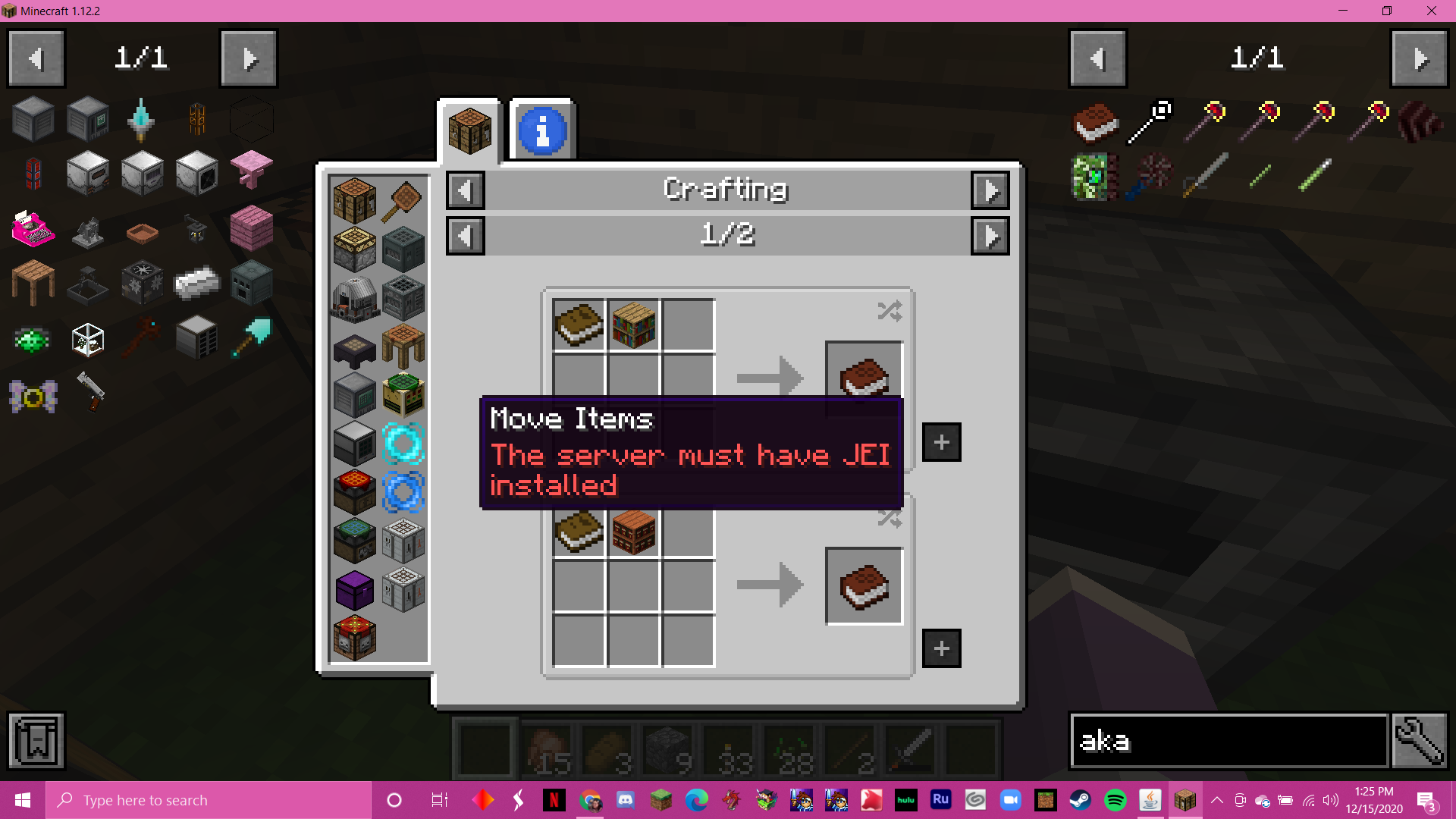Viewport: 1456px width, 819px height.
Task: Select the pink typewriter item in bookmarks
Action: pos(33,228)
